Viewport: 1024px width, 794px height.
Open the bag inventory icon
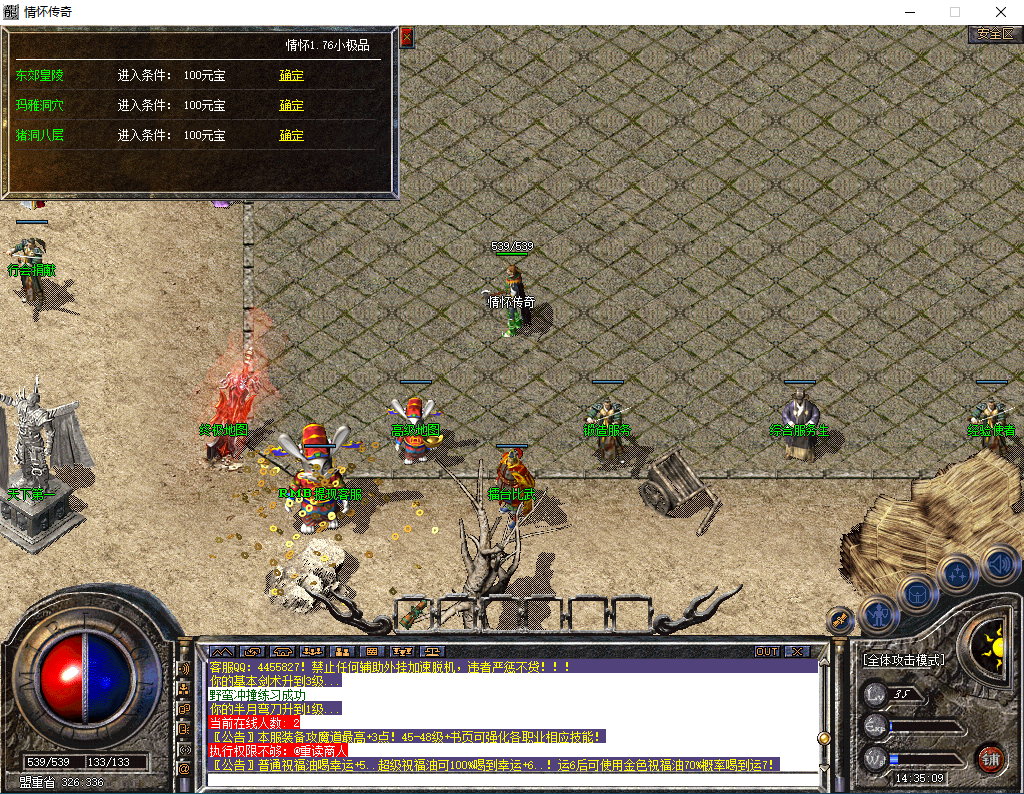917,593
